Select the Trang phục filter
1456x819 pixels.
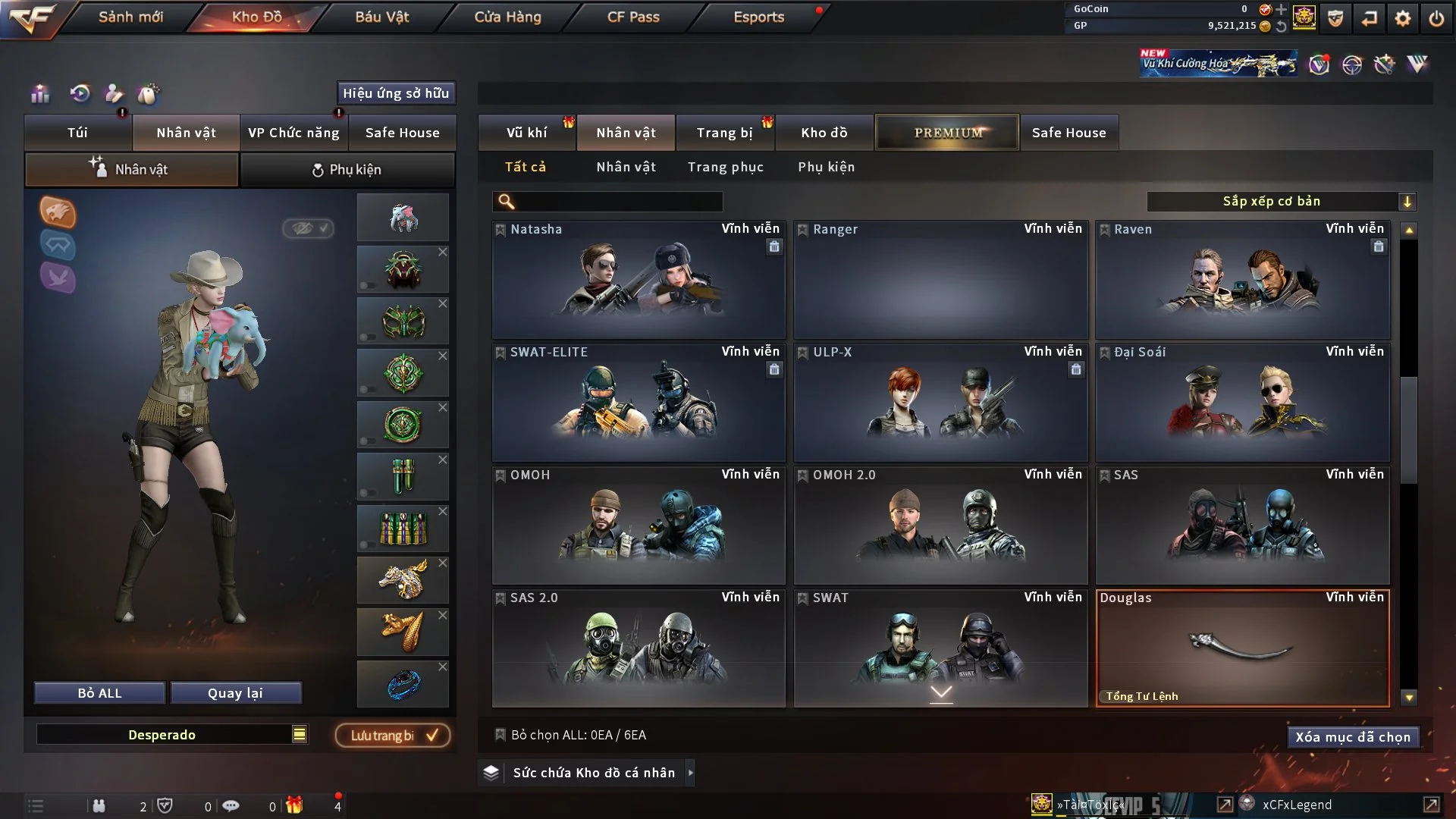point(725,167)
